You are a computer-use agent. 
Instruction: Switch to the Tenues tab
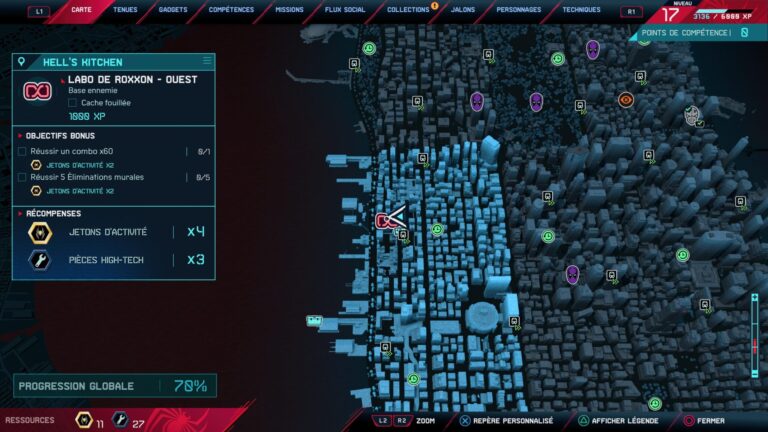point(126,10)
